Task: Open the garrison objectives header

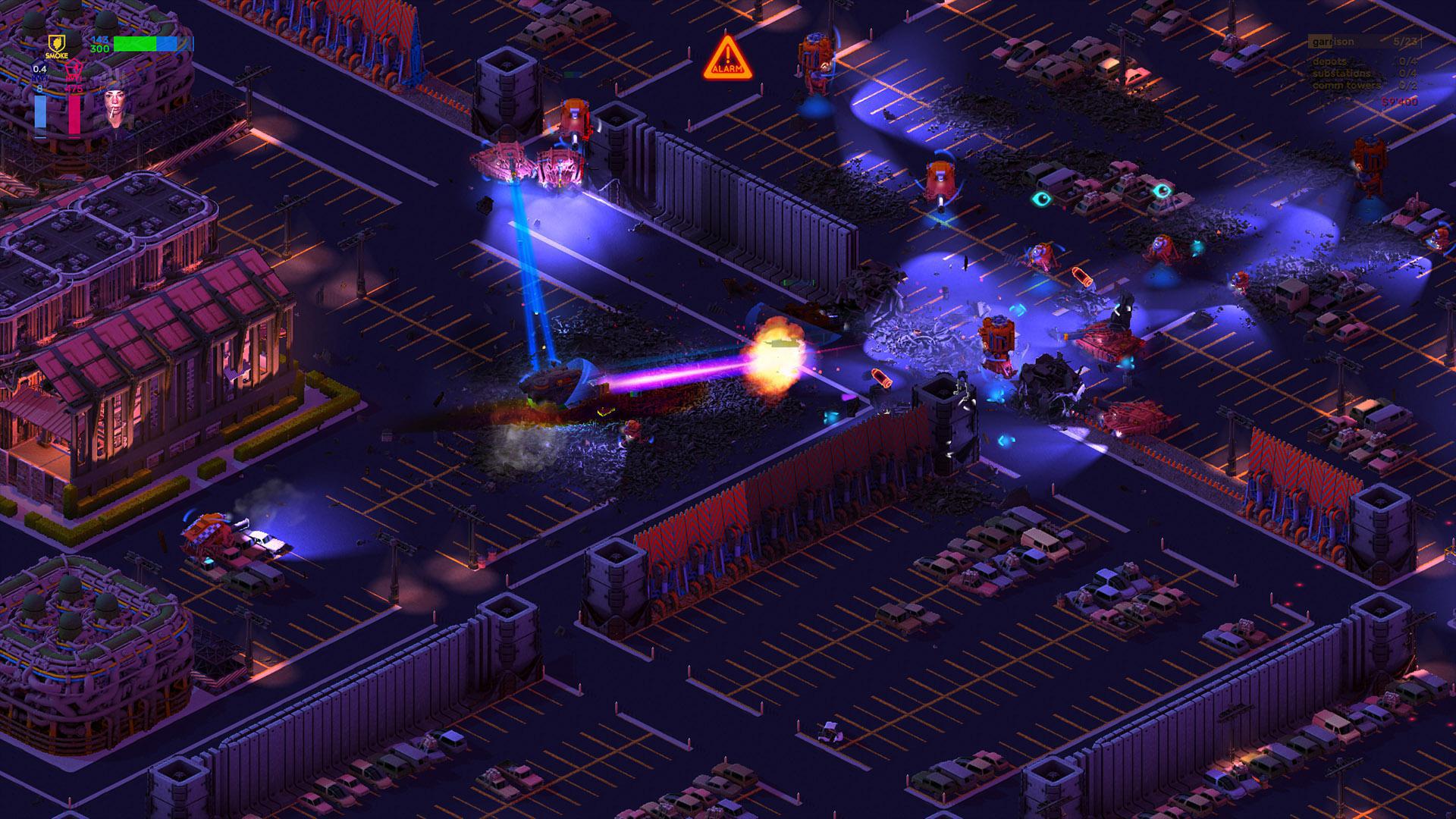Action: click(x=1333, y=42)
